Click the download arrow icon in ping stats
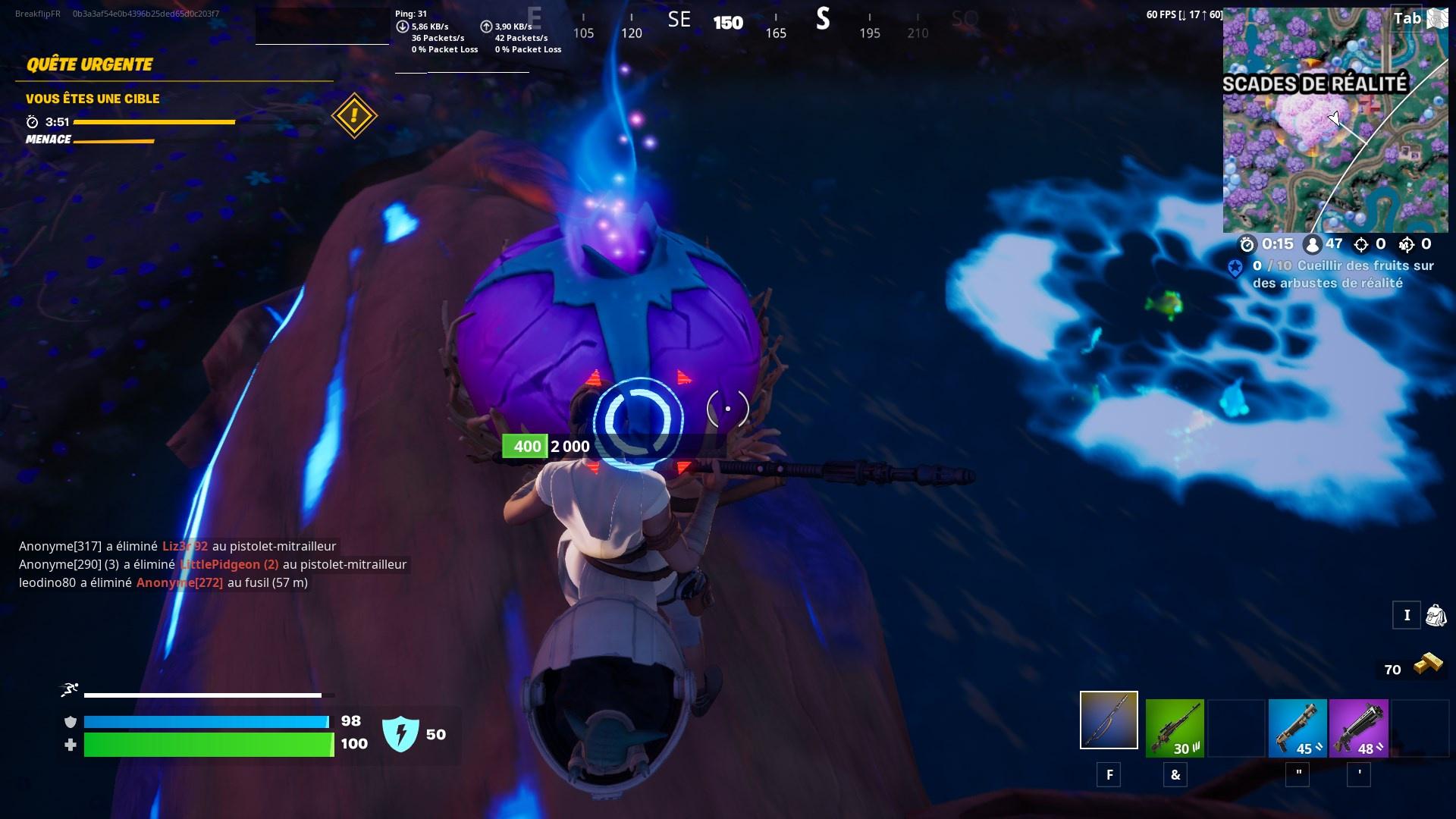The image size is (1456, 819). coord(403,25)
